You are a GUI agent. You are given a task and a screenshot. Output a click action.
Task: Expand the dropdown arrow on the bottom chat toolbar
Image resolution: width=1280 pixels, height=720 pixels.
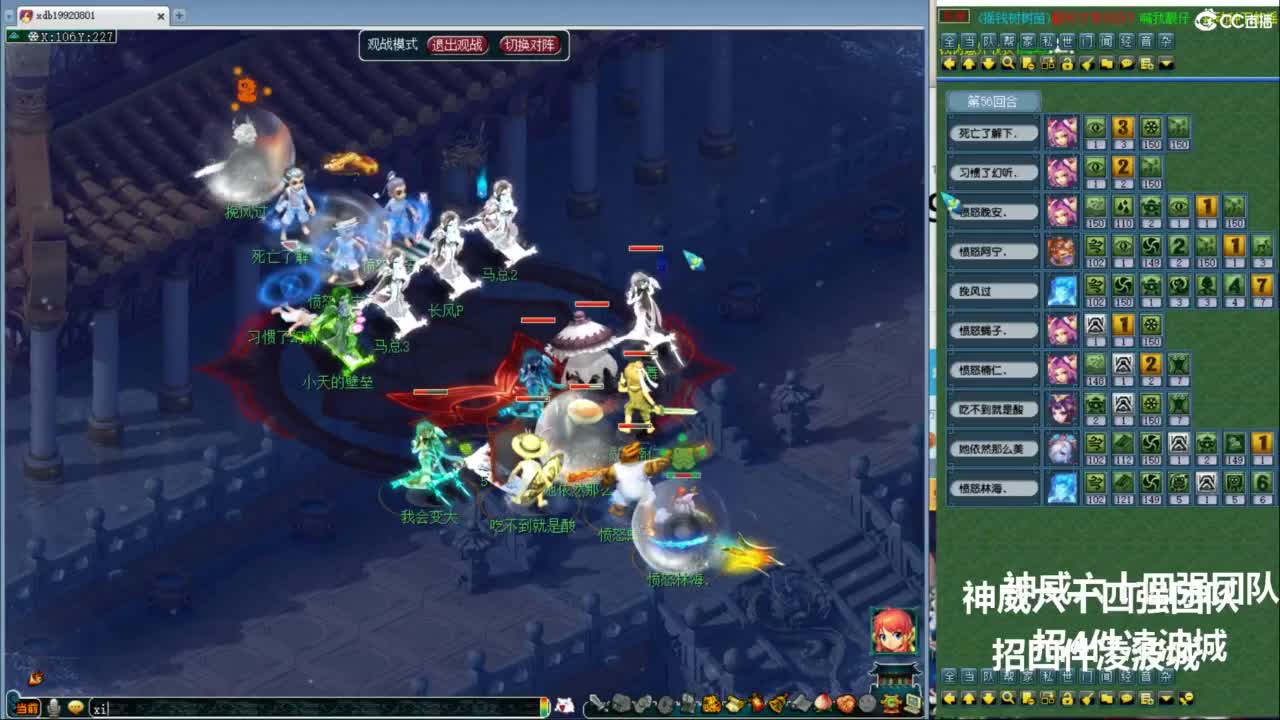1167,700
